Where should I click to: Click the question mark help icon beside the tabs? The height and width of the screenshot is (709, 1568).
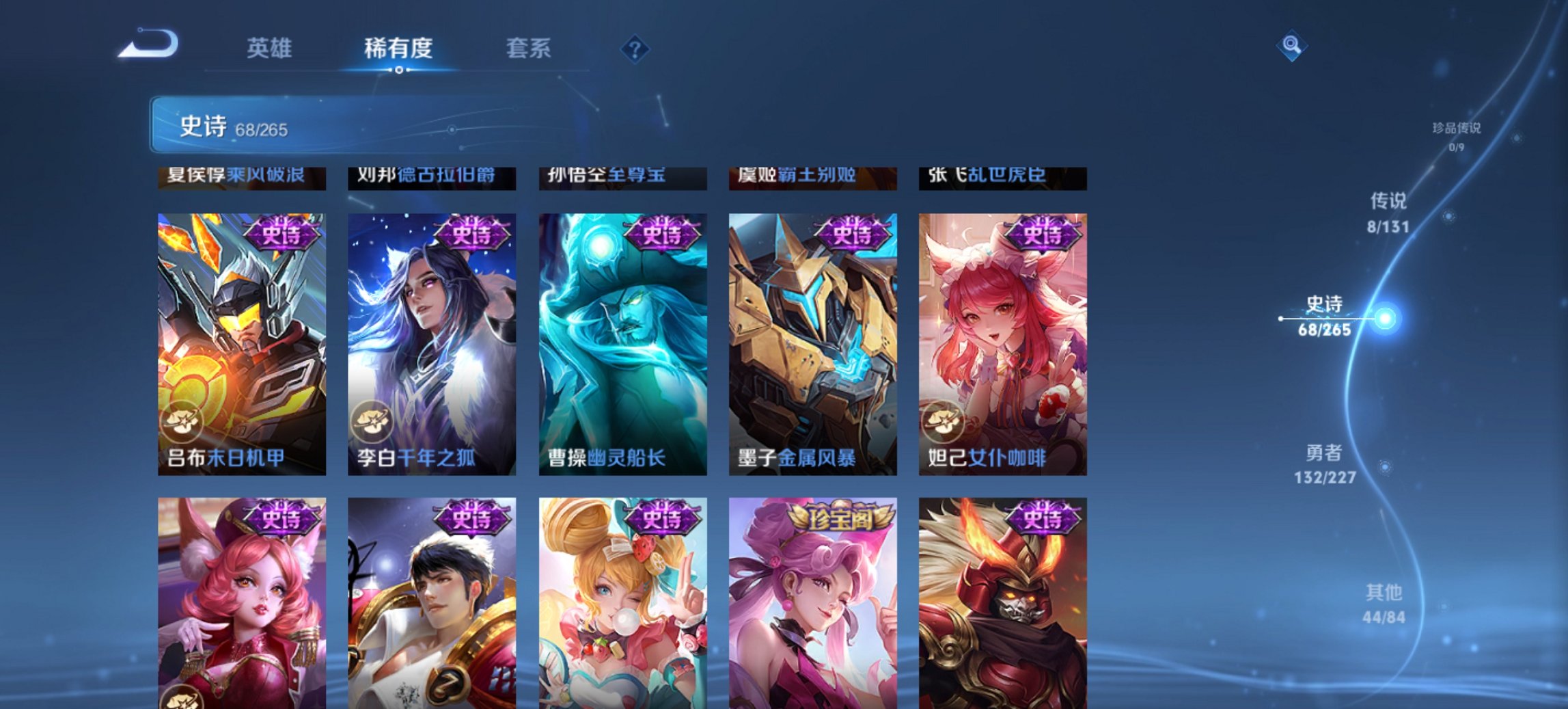[635, 48]
